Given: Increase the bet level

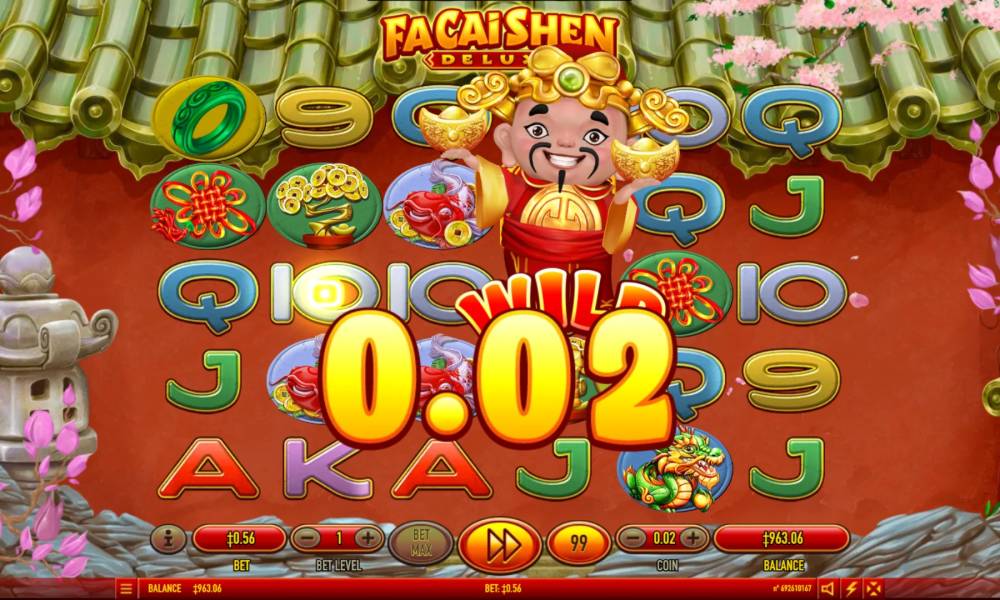Looking at the screenshot, I should point(368,539).
